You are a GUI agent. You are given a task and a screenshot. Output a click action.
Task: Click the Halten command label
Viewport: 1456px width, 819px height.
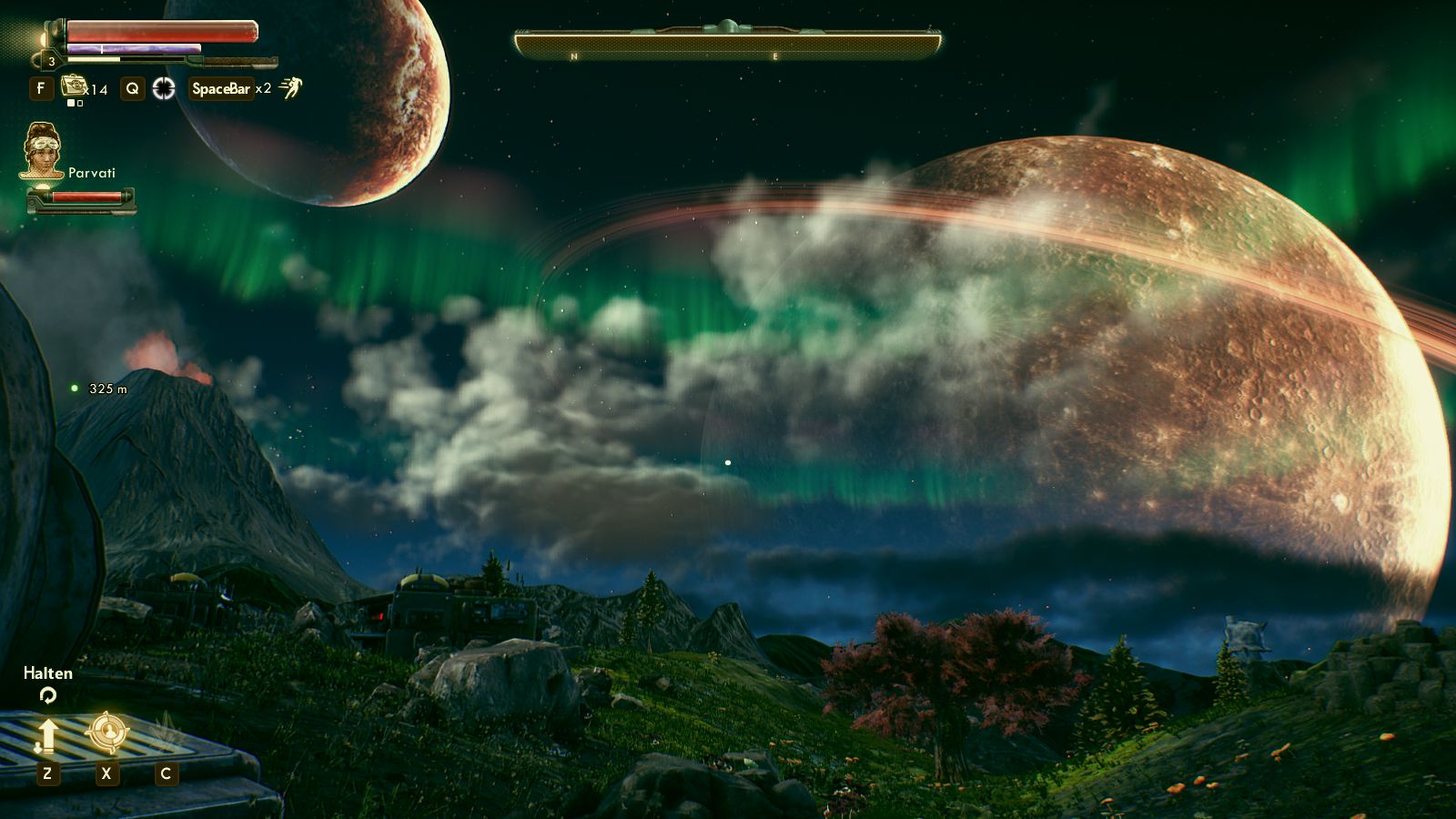(x=47, y=673)
